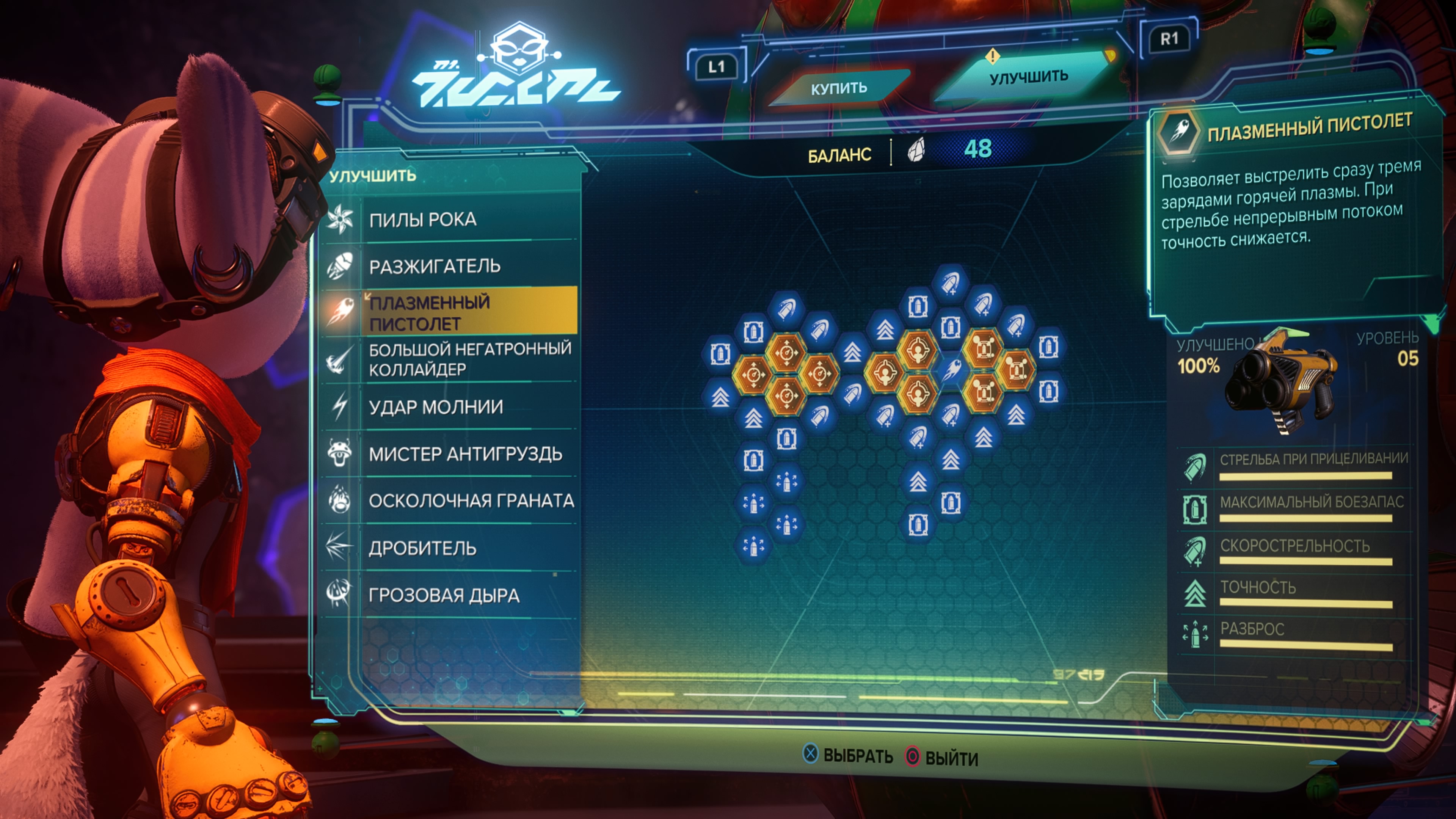The width and height of the screenshot is (1456, 819).
Task: Select МИСТЕР АНТИГРУЗДЬ in the list
Action: coord(464,454)
